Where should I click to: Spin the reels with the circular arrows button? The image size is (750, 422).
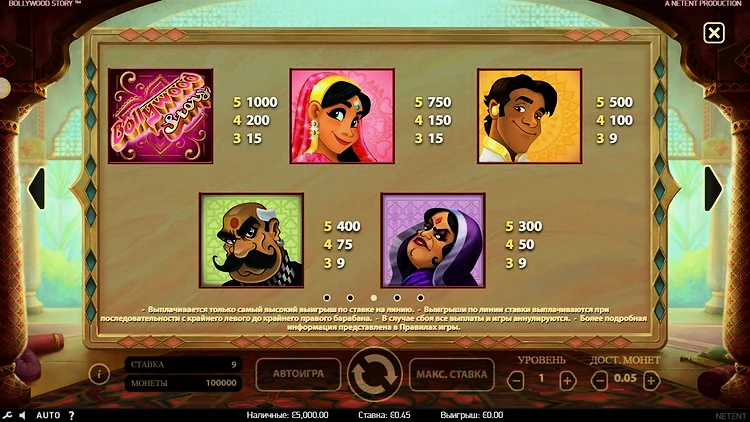[374, 374]
